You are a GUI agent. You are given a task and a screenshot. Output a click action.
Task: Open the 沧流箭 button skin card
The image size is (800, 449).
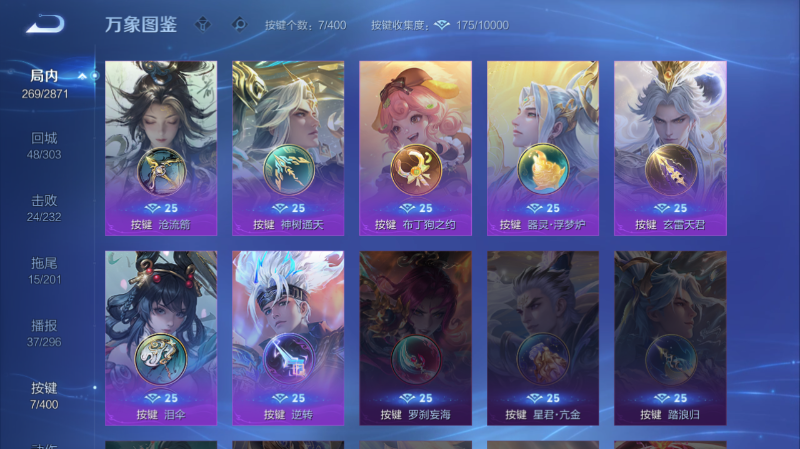tap(161, 148)
